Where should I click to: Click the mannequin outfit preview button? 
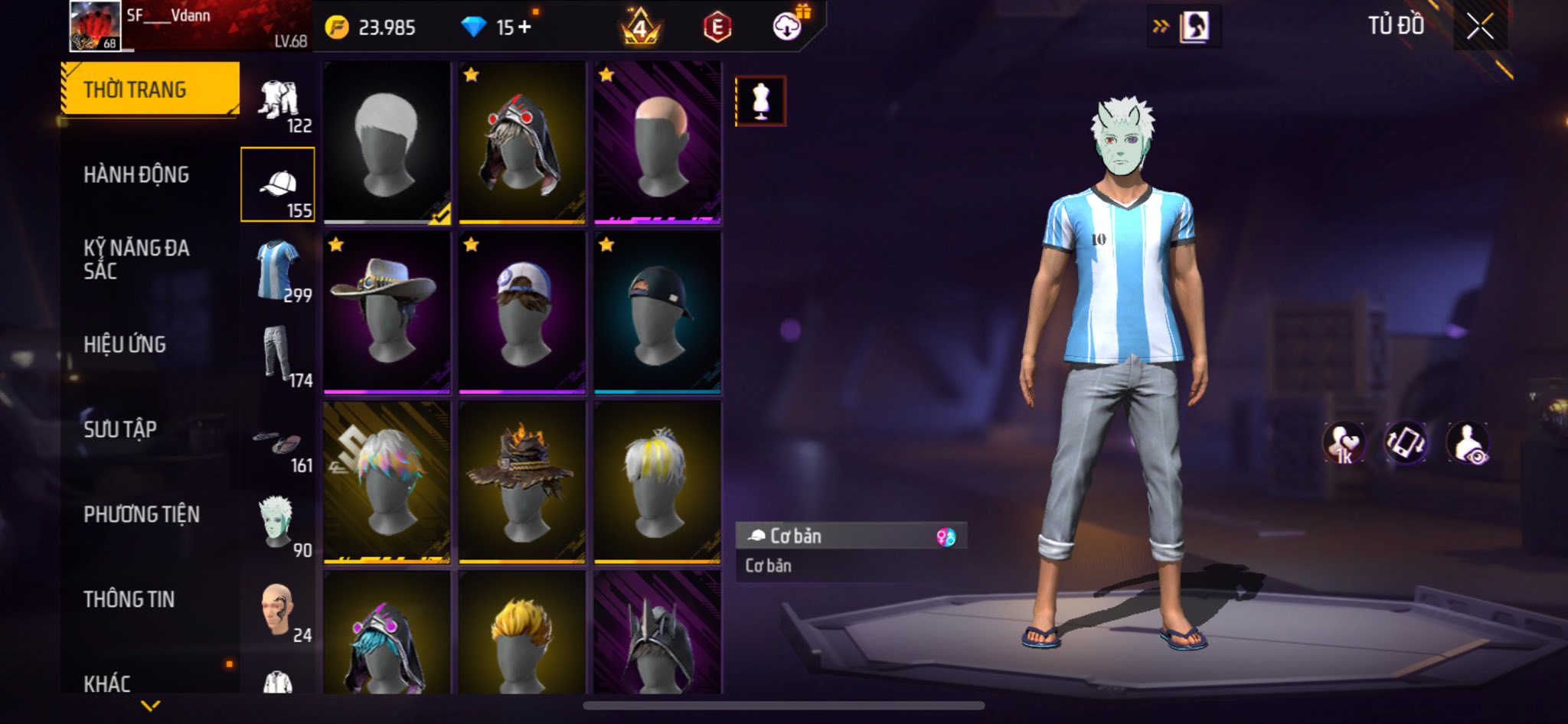[760, 100]
